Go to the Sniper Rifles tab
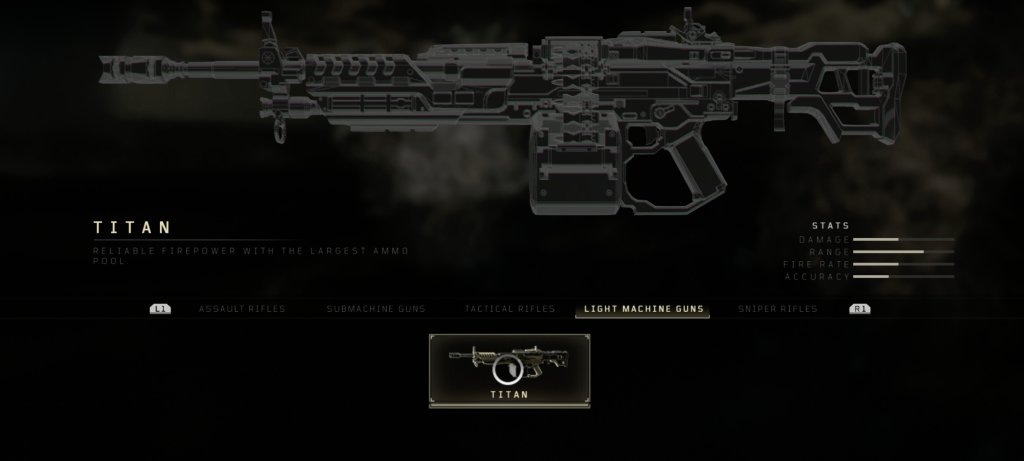Viewport: 1024px width, 461px height. click(x=777, y=309)
